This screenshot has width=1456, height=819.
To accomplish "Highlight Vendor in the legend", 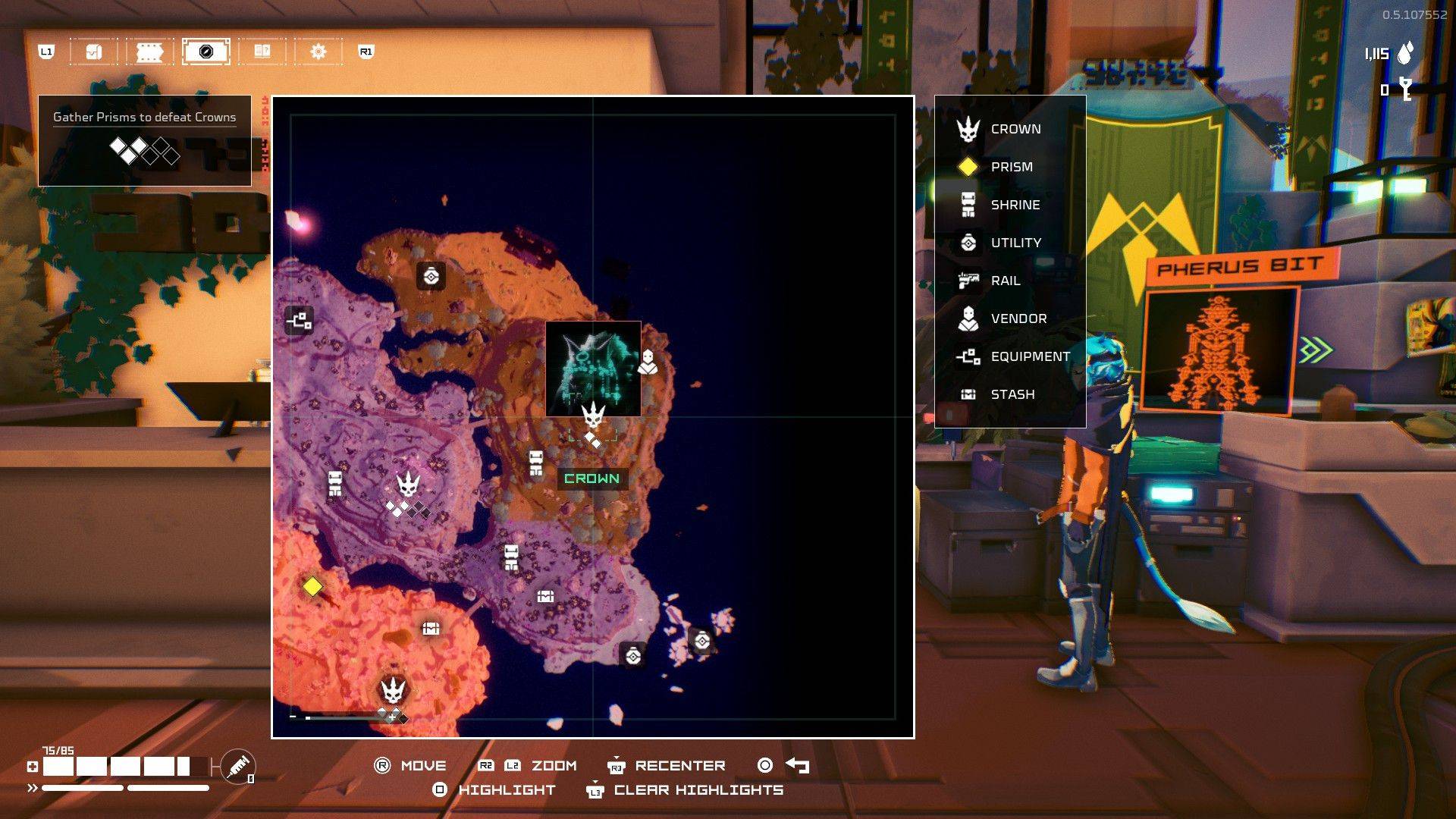I will coord(1018,318).
